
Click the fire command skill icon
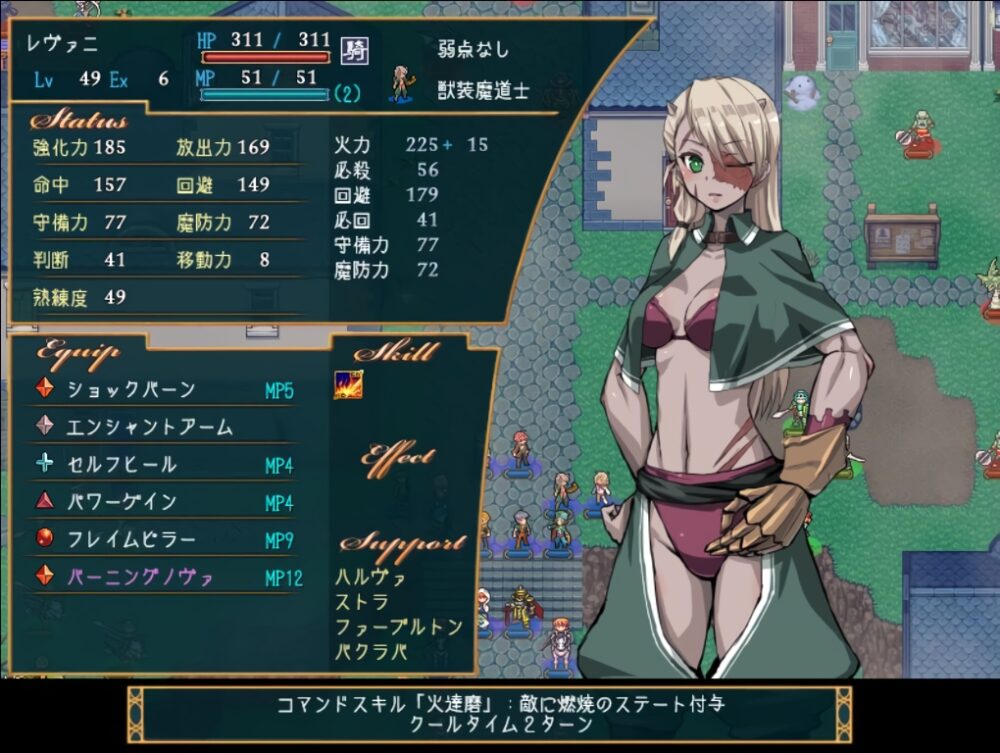(348, 385)
